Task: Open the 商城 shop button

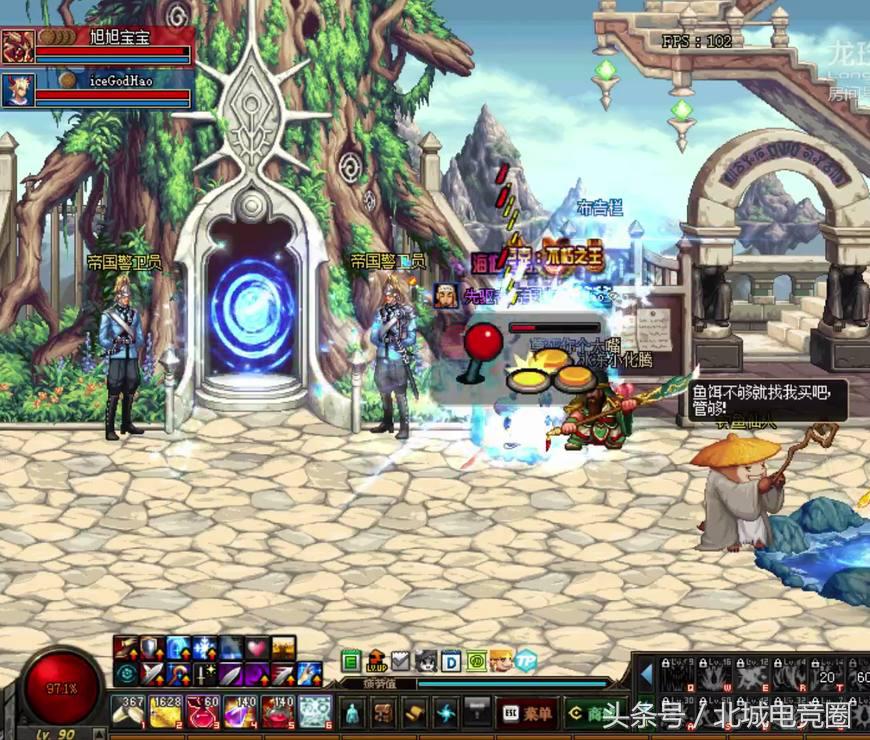Action: point(590,712)
